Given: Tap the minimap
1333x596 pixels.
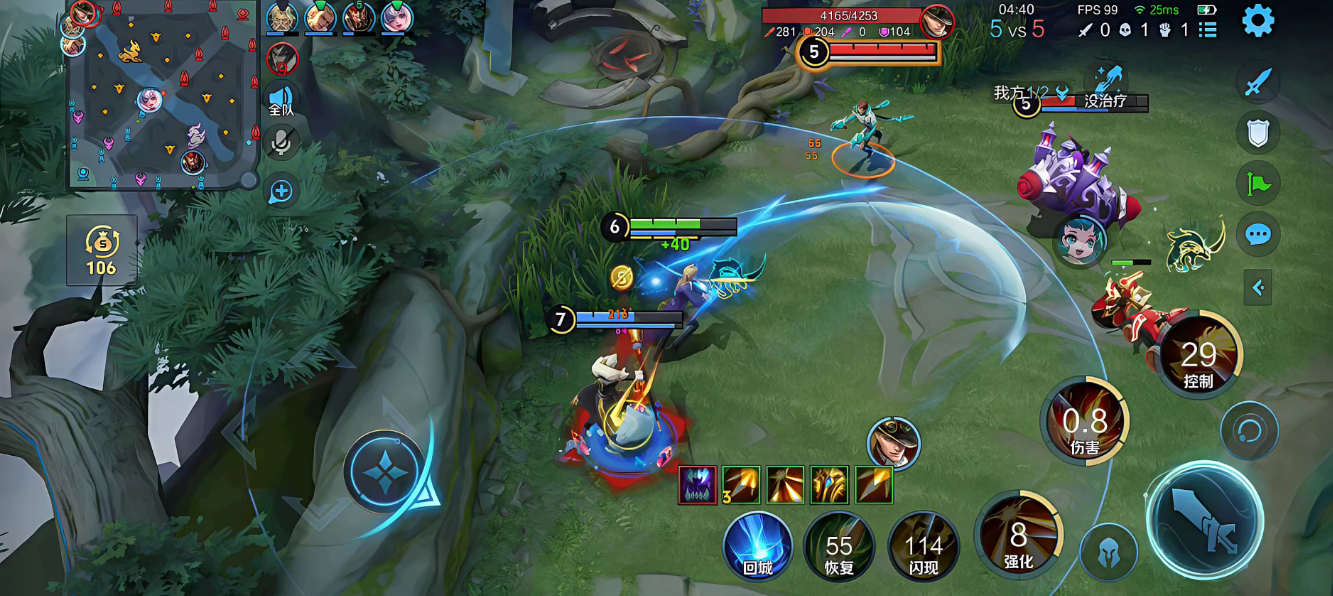Looking at the screenshot, I should [x=160, y=95].
